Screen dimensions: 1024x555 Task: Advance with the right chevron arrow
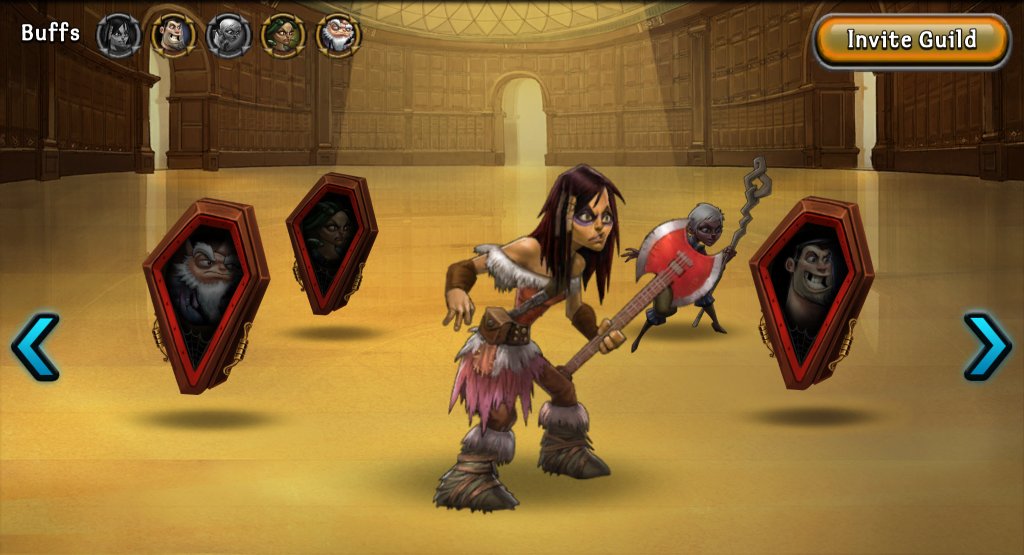987,346
